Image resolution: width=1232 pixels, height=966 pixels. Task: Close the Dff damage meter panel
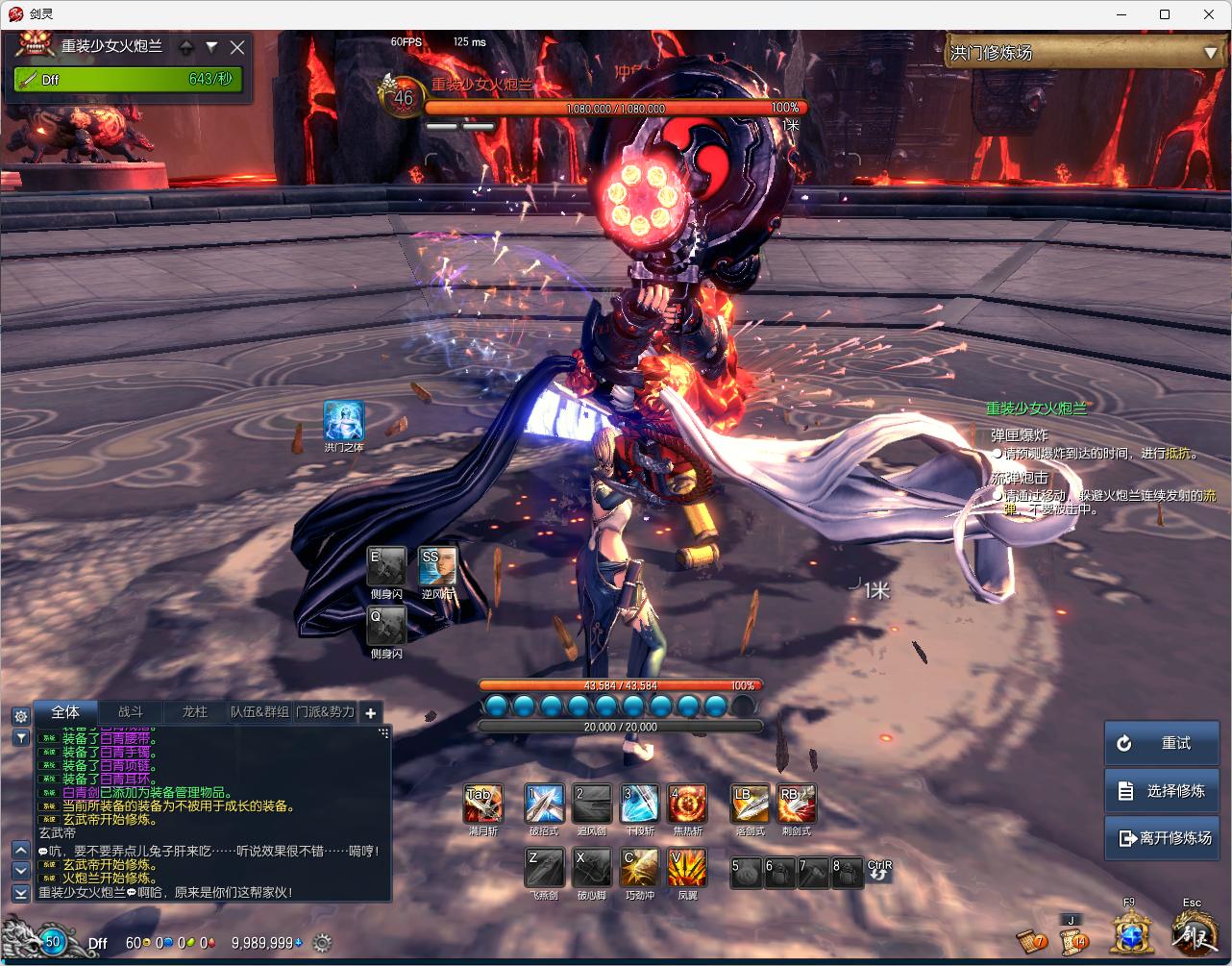click(237, 47)
